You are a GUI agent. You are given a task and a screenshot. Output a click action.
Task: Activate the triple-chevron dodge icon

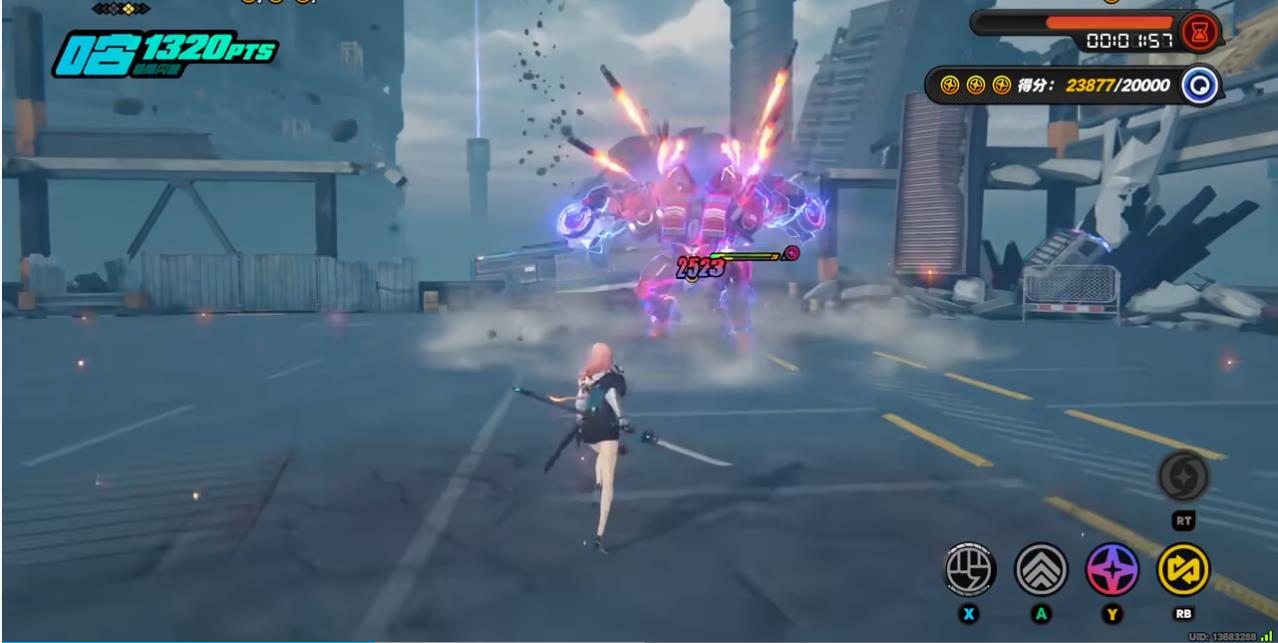tap(1041, 569)
